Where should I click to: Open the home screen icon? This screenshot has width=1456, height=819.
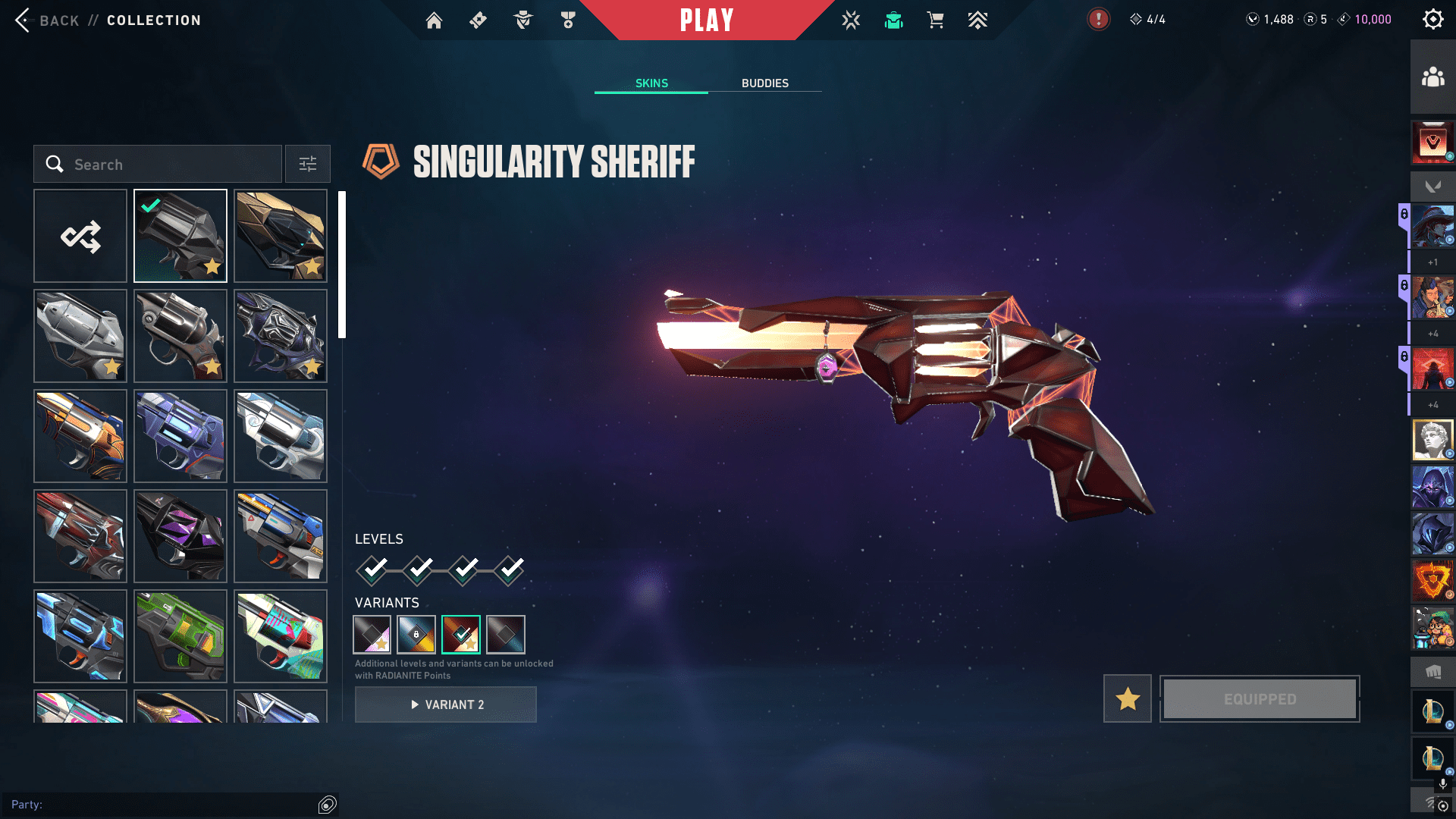434,20
